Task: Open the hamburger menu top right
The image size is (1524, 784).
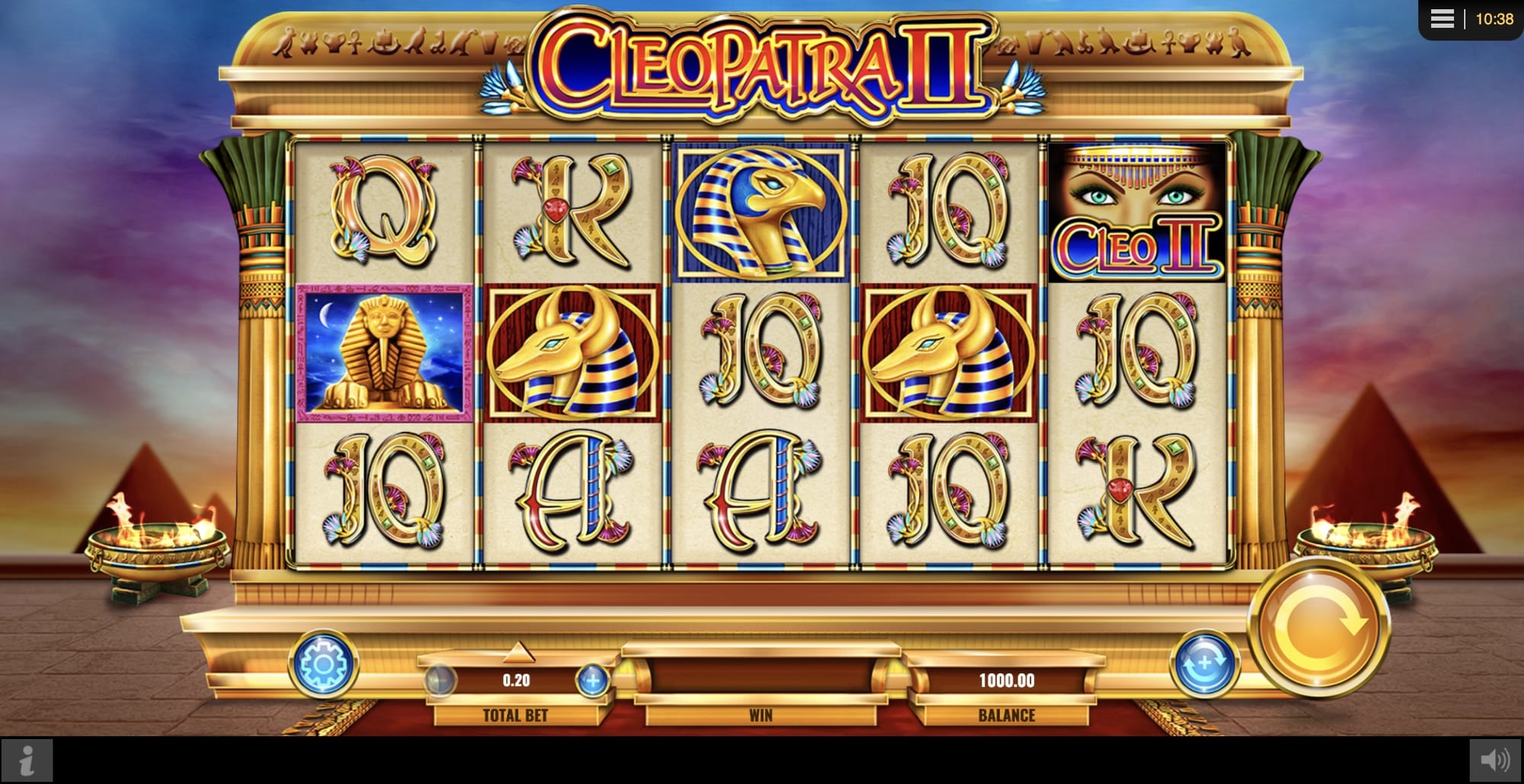Action: pyautogui.click(x=1440, y=19)
